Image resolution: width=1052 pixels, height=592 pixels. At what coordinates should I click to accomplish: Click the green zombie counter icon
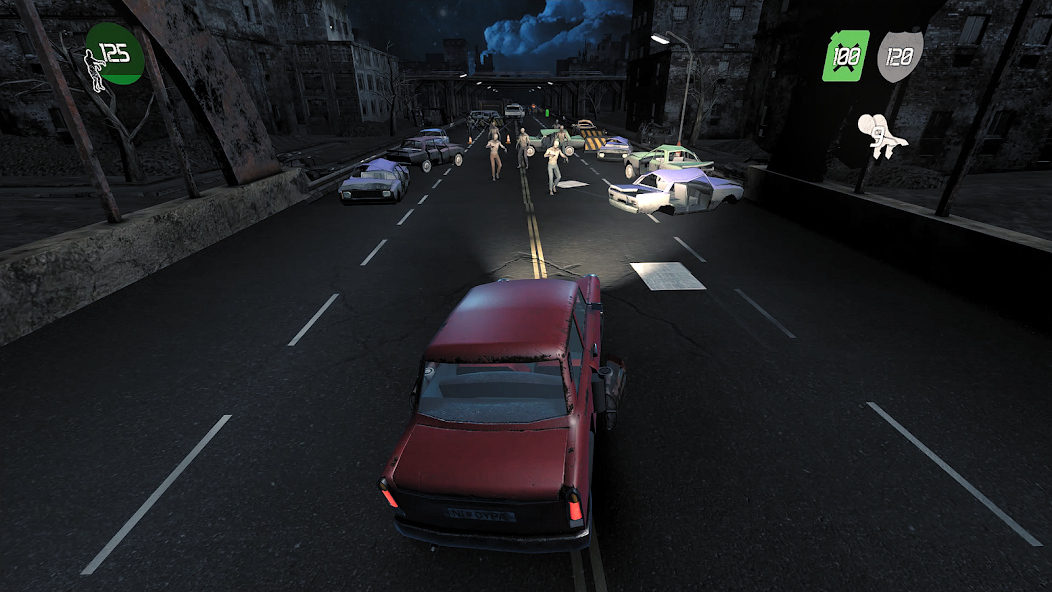pos(113,55)
